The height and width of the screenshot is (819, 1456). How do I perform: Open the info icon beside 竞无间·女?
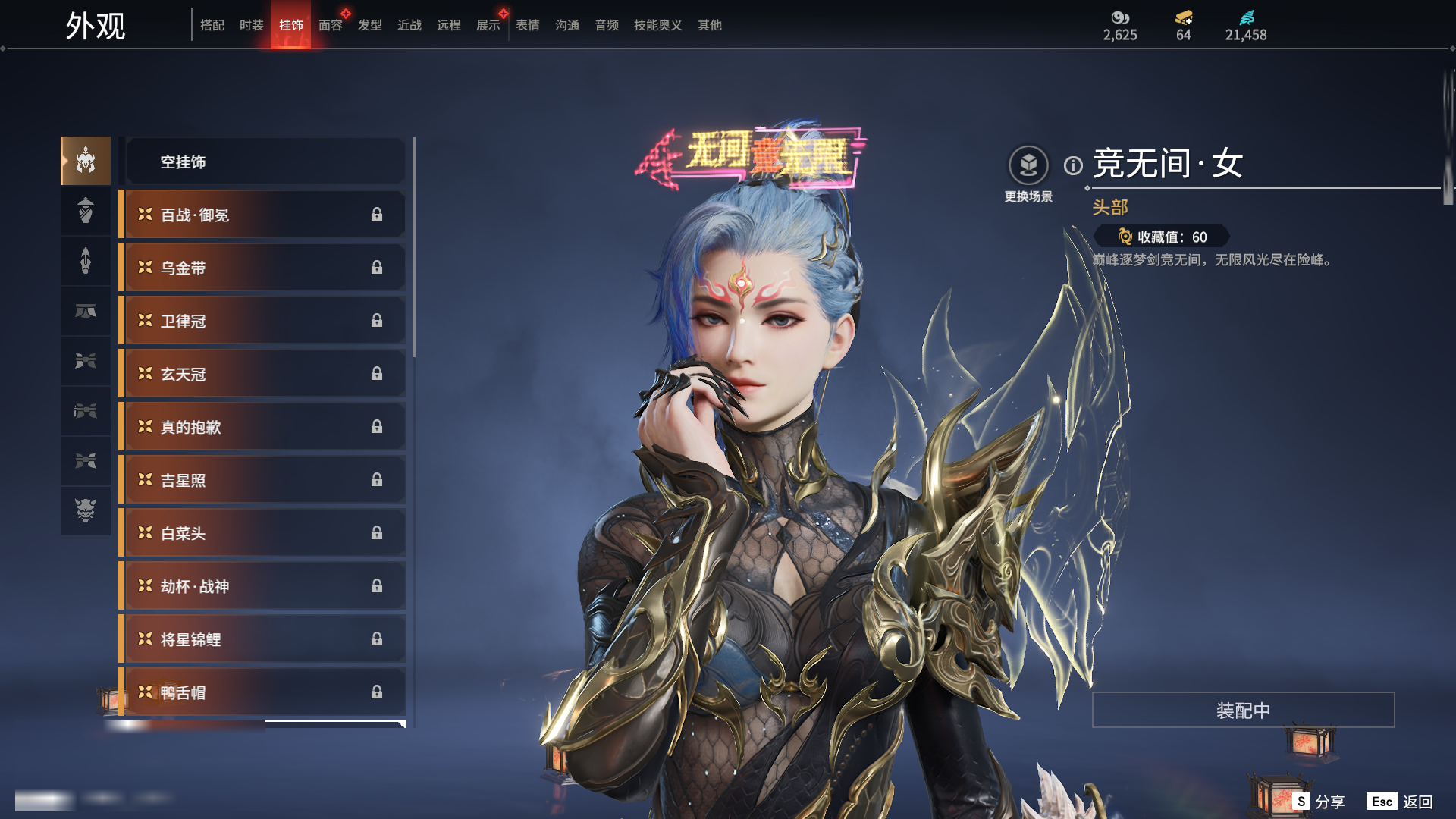point(1073,165)
